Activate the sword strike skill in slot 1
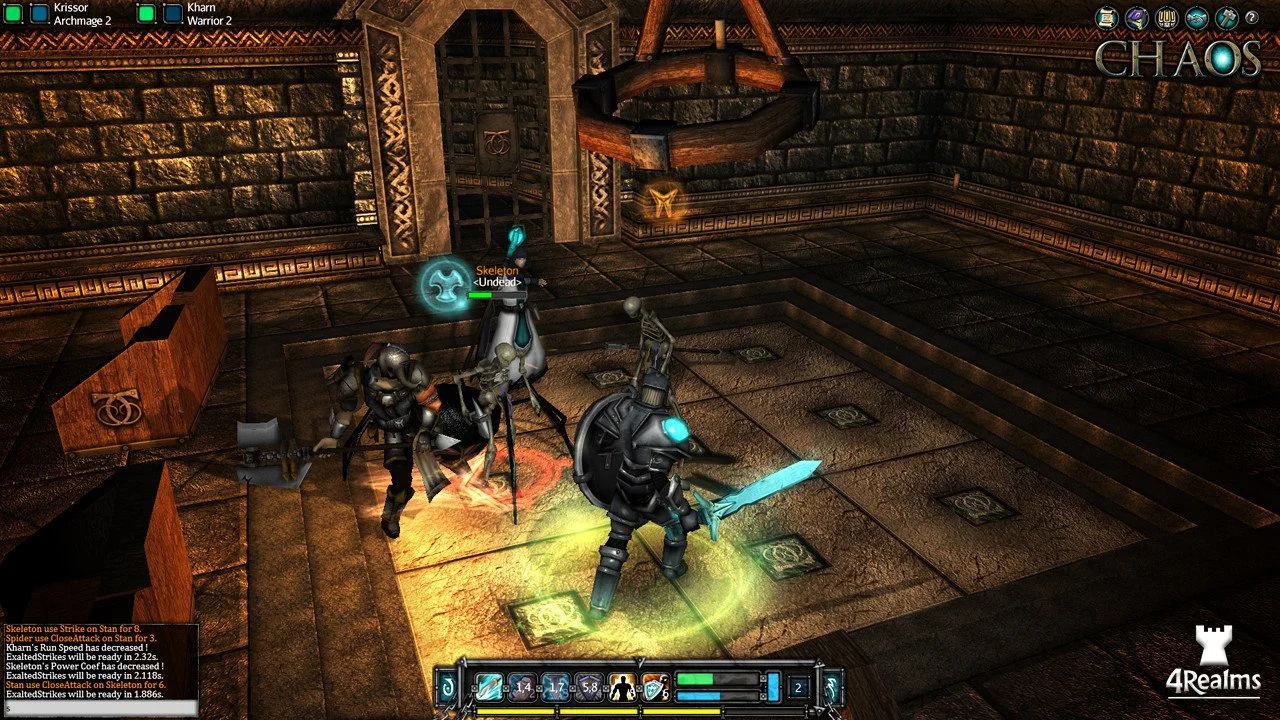 pyautogui.click(x=487, y=685)
